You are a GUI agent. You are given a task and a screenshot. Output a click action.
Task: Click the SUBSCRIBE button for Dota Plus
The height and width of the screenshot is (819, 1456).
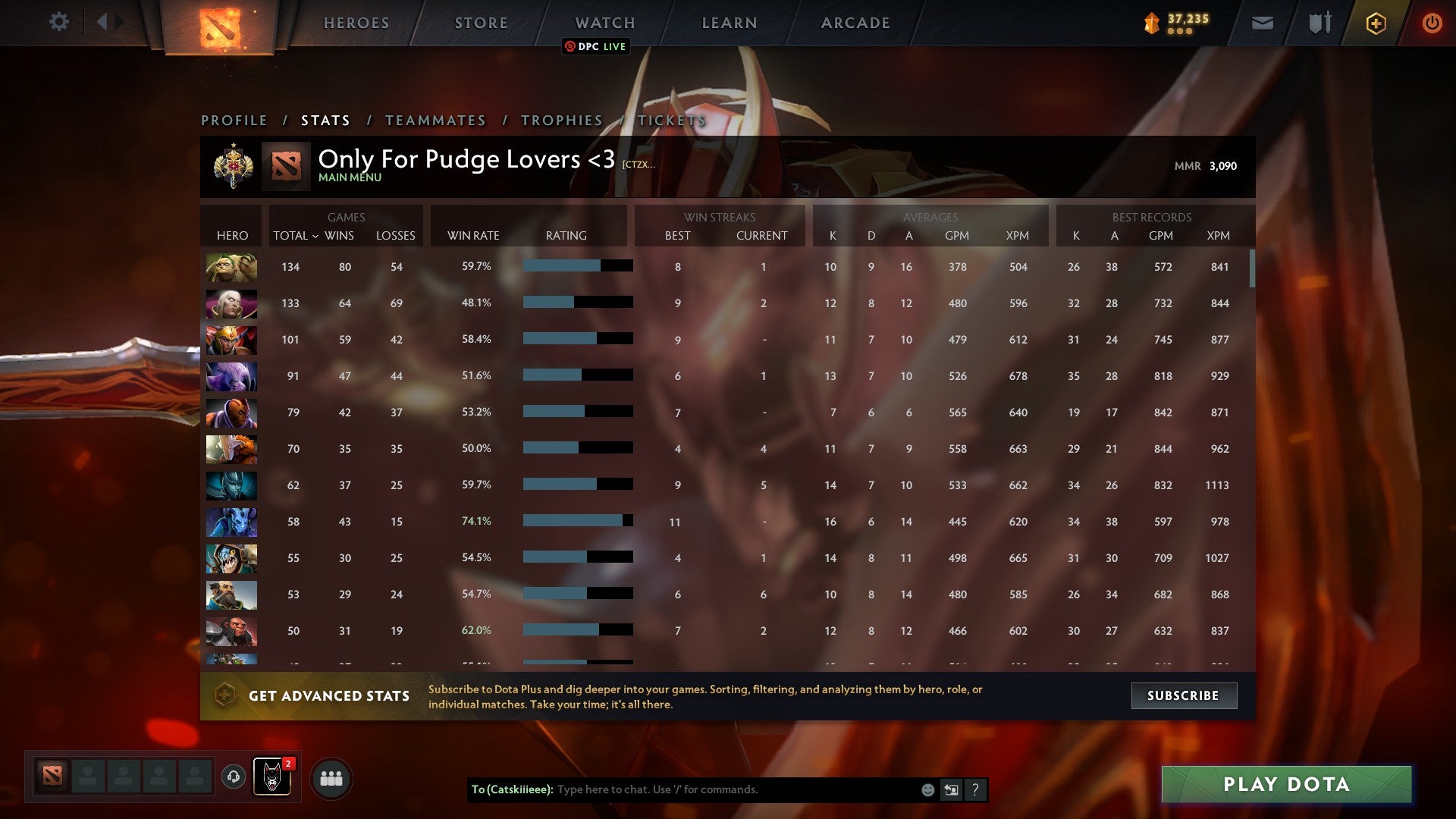pos(1184,695)
